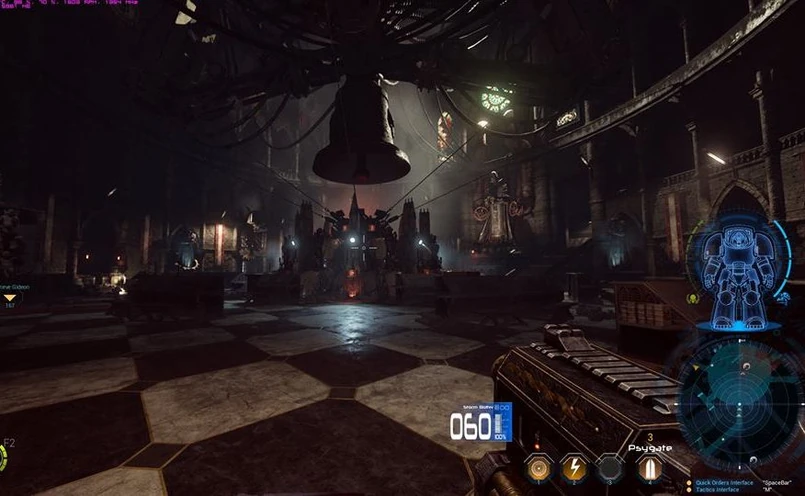Select the squadmate portrait labeled F2

(x=3, y=455)
